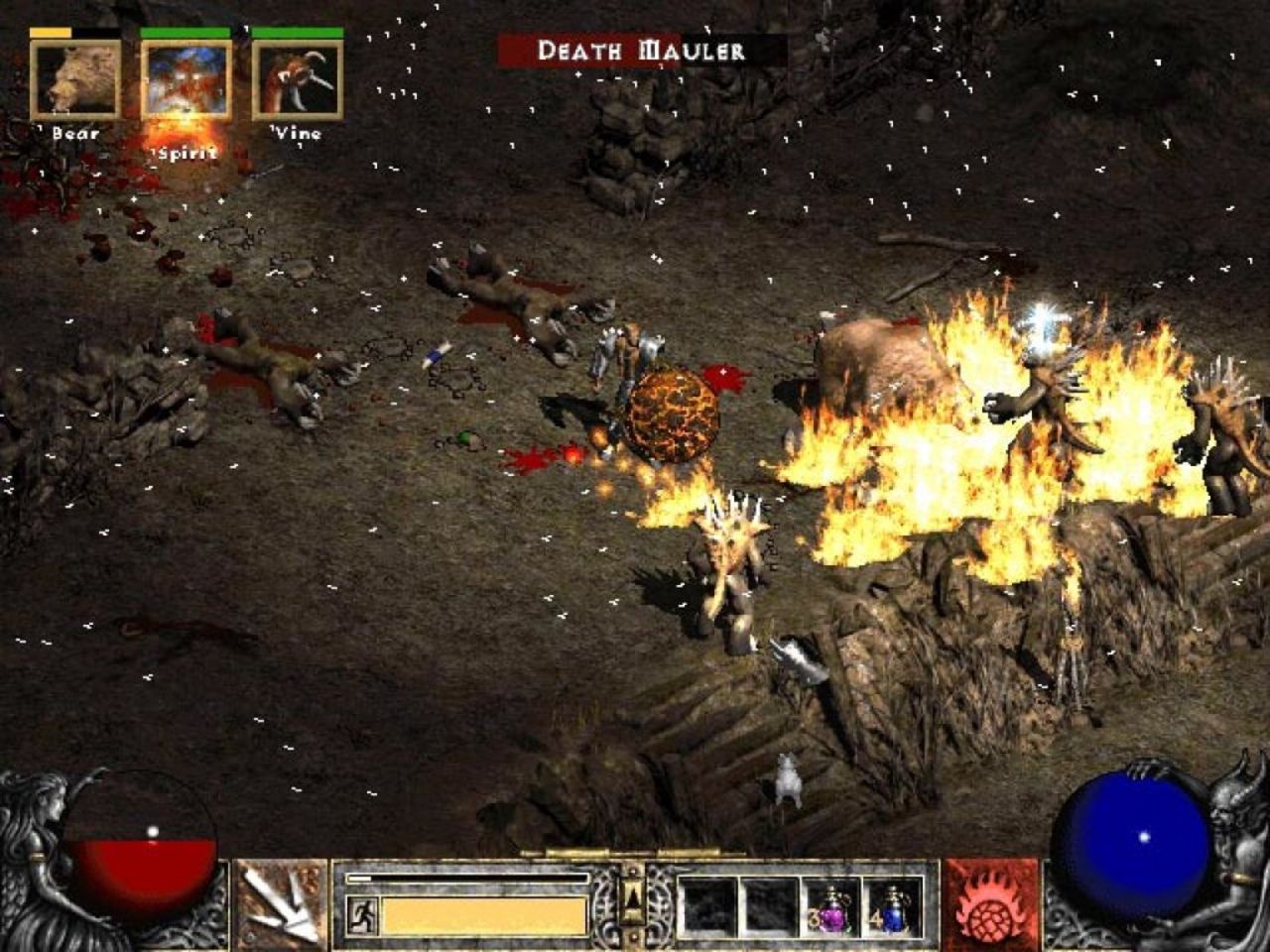The width and height of the screenshot is (1270, 952).
Task: Click the first empty belt slot
Action: click(x=709, y=904)
